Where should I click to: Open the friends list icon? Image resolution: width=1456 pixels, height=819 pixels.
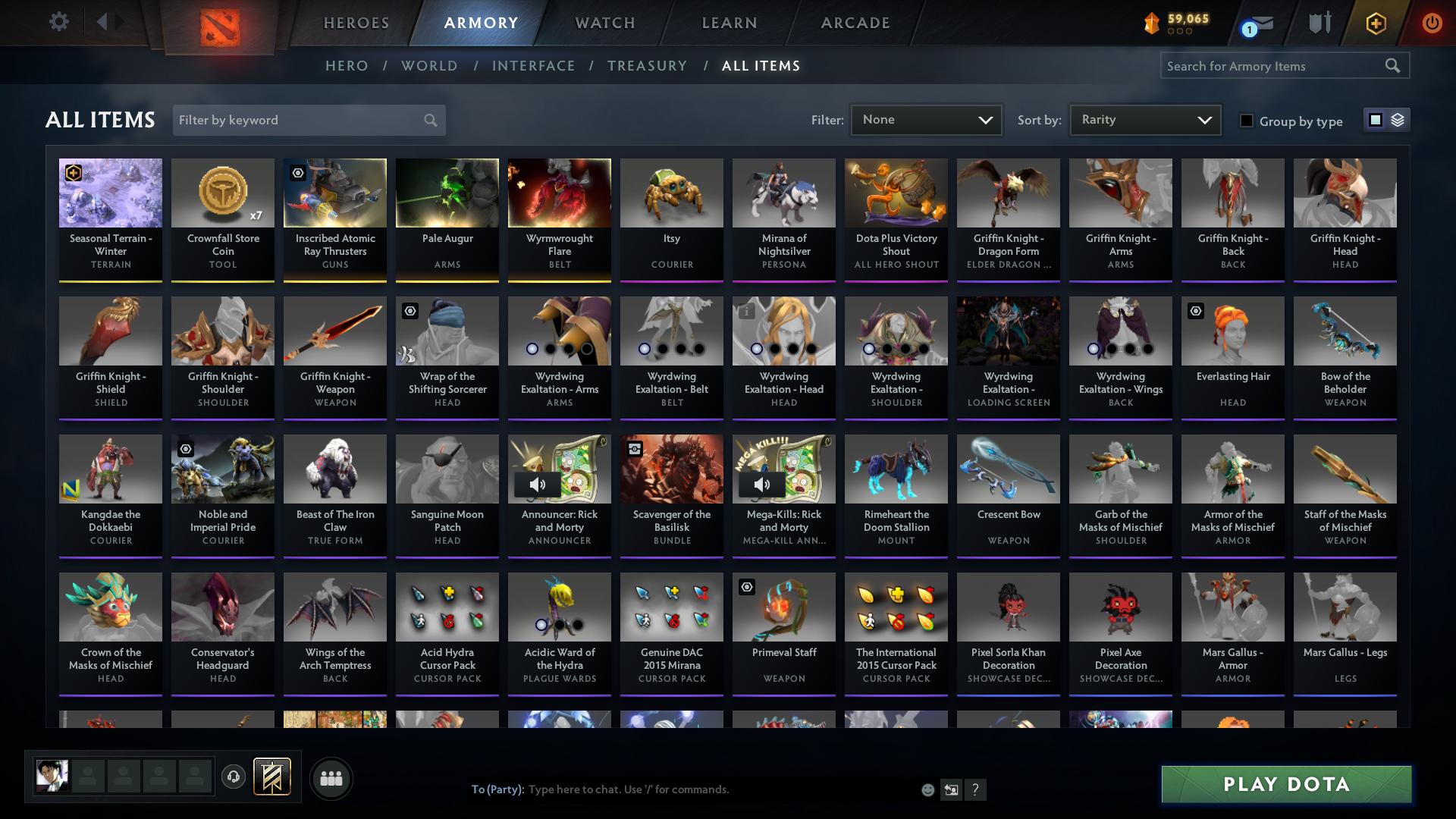[330, 778]
